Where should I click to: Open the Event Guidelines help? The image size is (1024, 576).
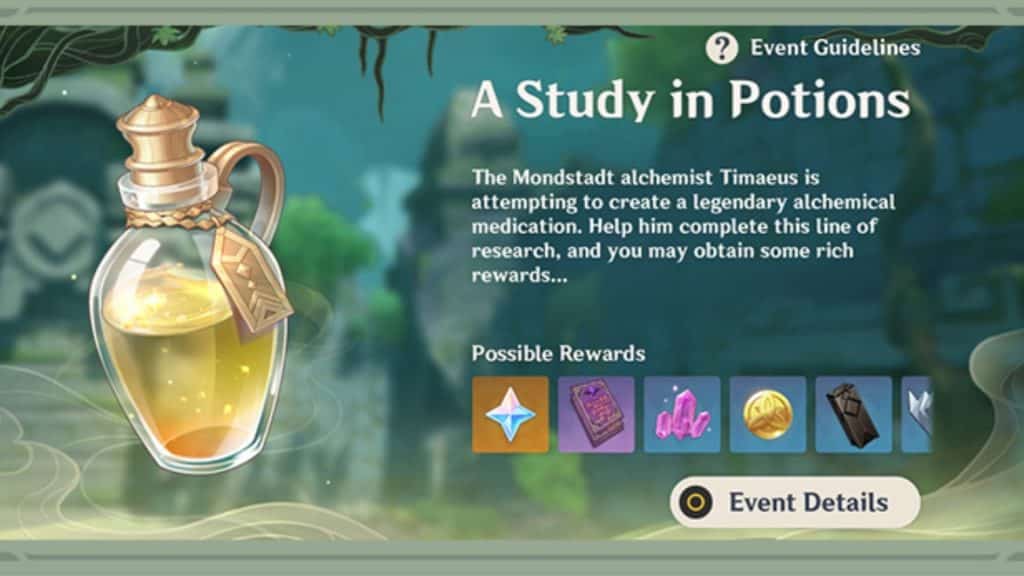click(812, 47)
